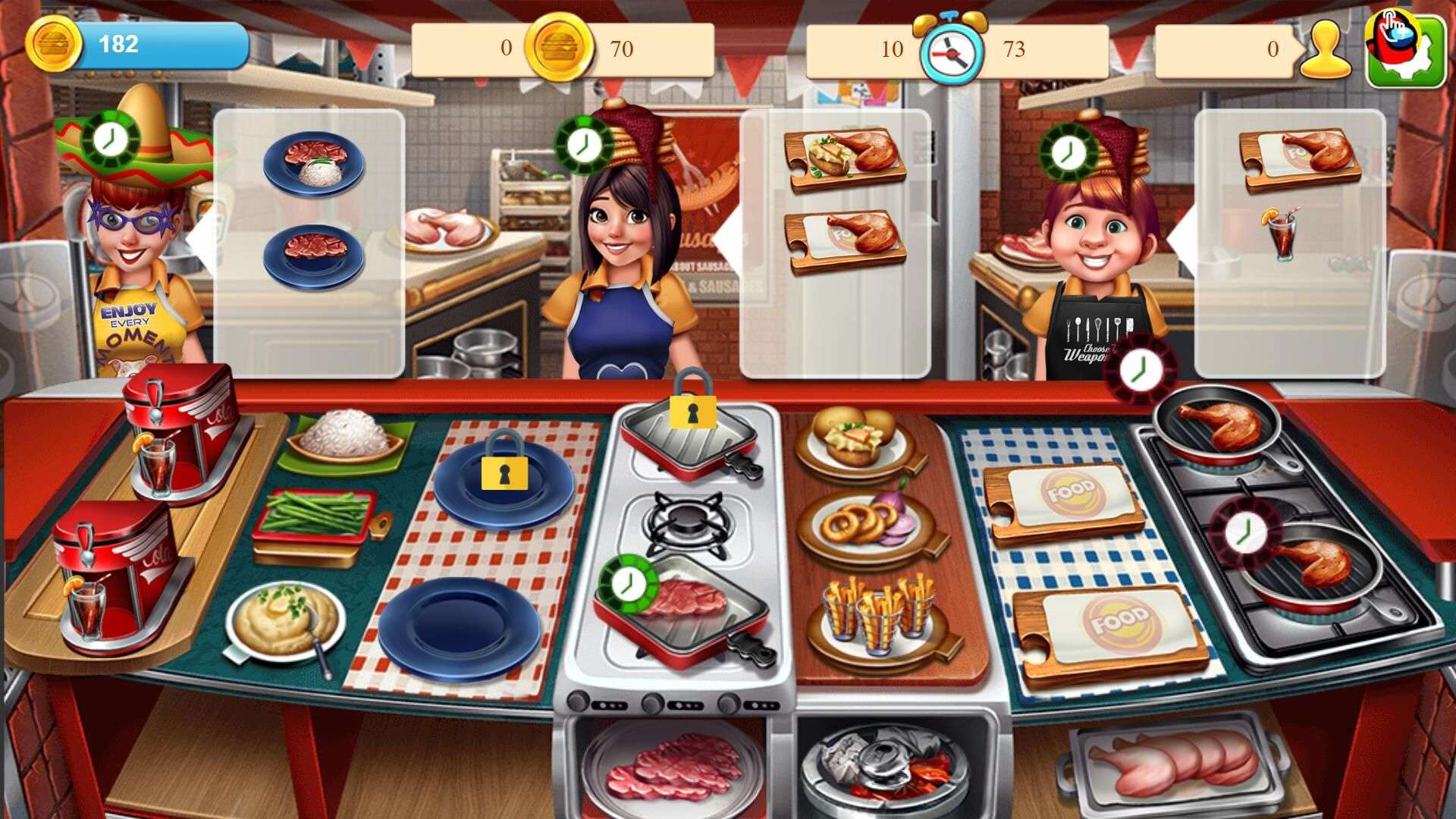Add the baked potato side dish
Screen dimensions: 1456x819
[857, 442]
